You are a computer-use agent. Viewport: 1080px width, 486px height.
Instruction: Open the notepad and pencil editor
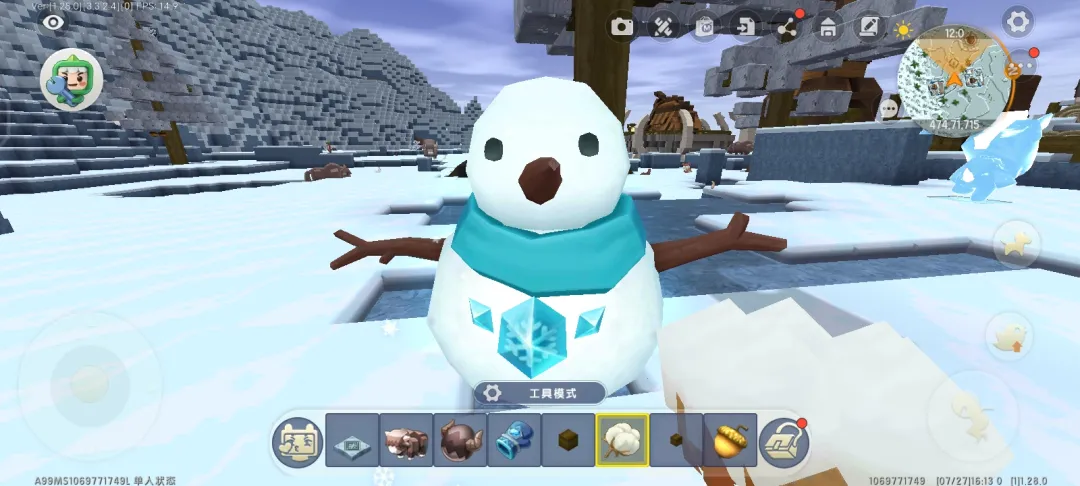(869, 26)
